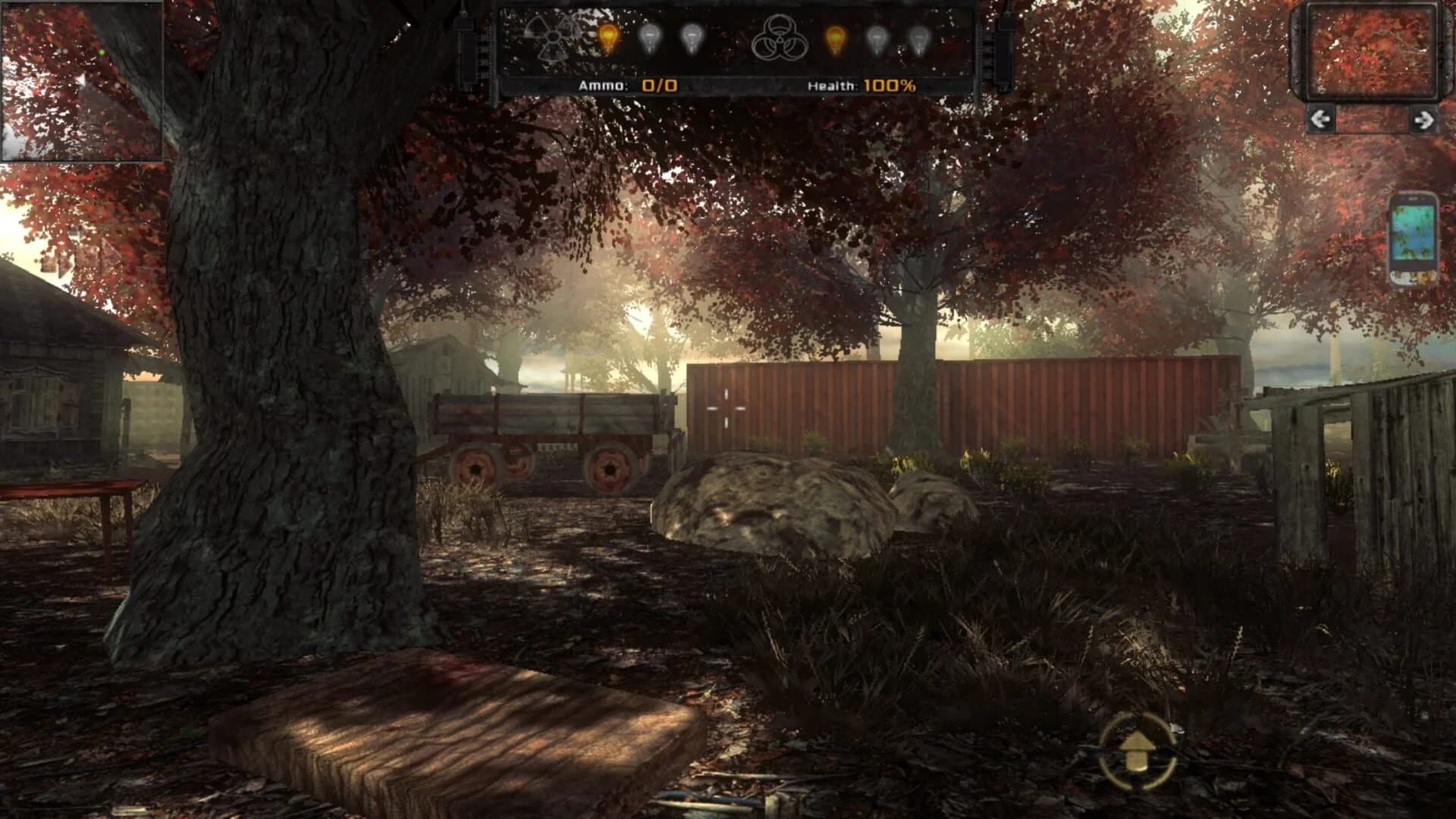Click the targeting crosshair at screen center
This screenshot has height=819, width=1456.
click(728, 408)
